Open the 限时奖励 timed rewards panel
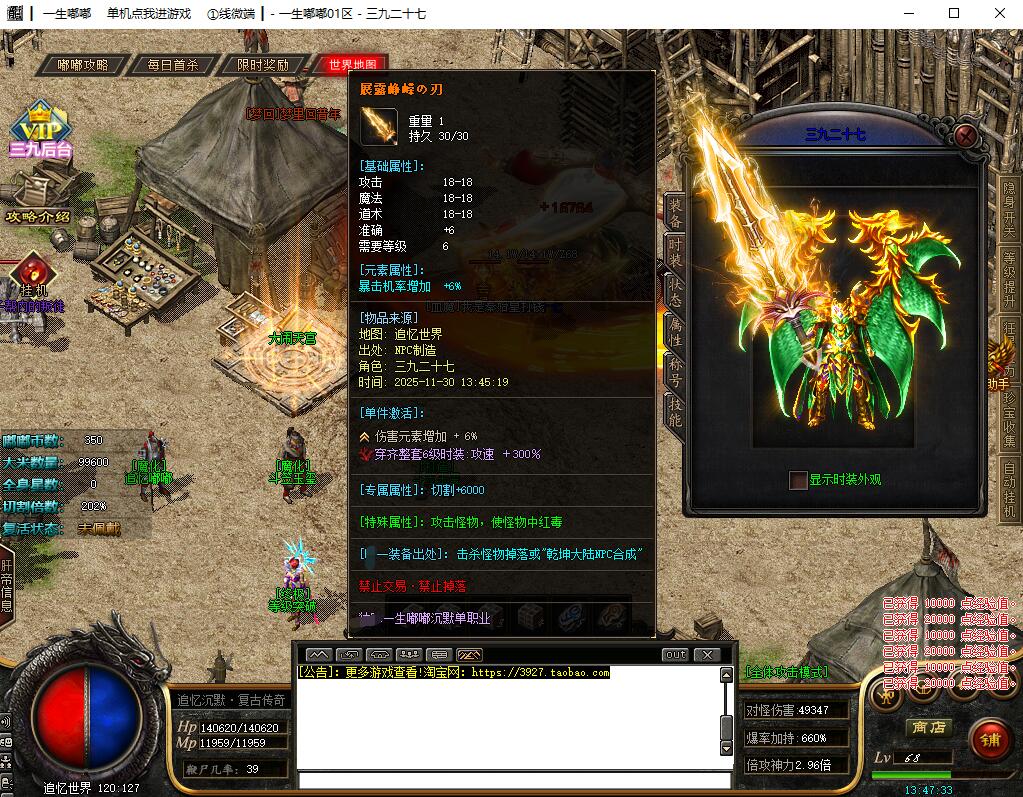Viewport: 1023px width, 797px height. (262, 65)
